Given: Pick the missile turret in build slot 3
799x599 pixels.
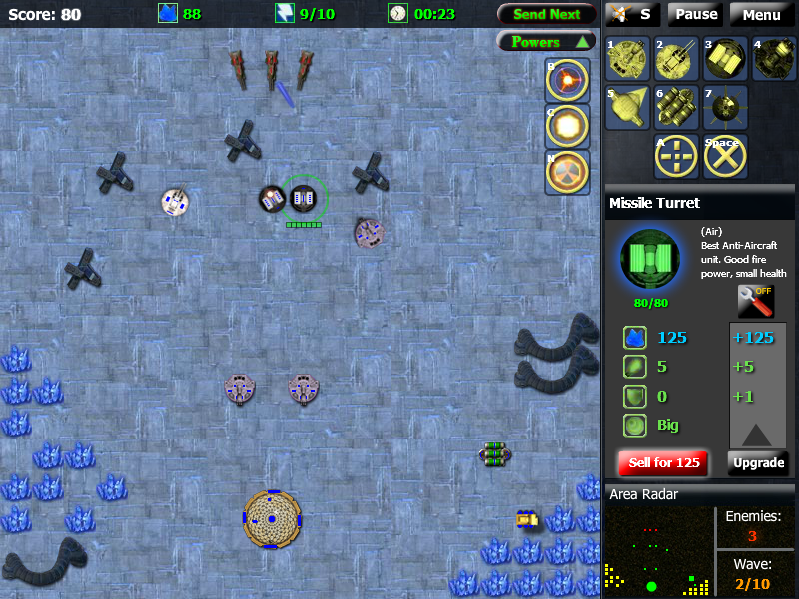Looking at the screenshot, I should click(726, 59).
